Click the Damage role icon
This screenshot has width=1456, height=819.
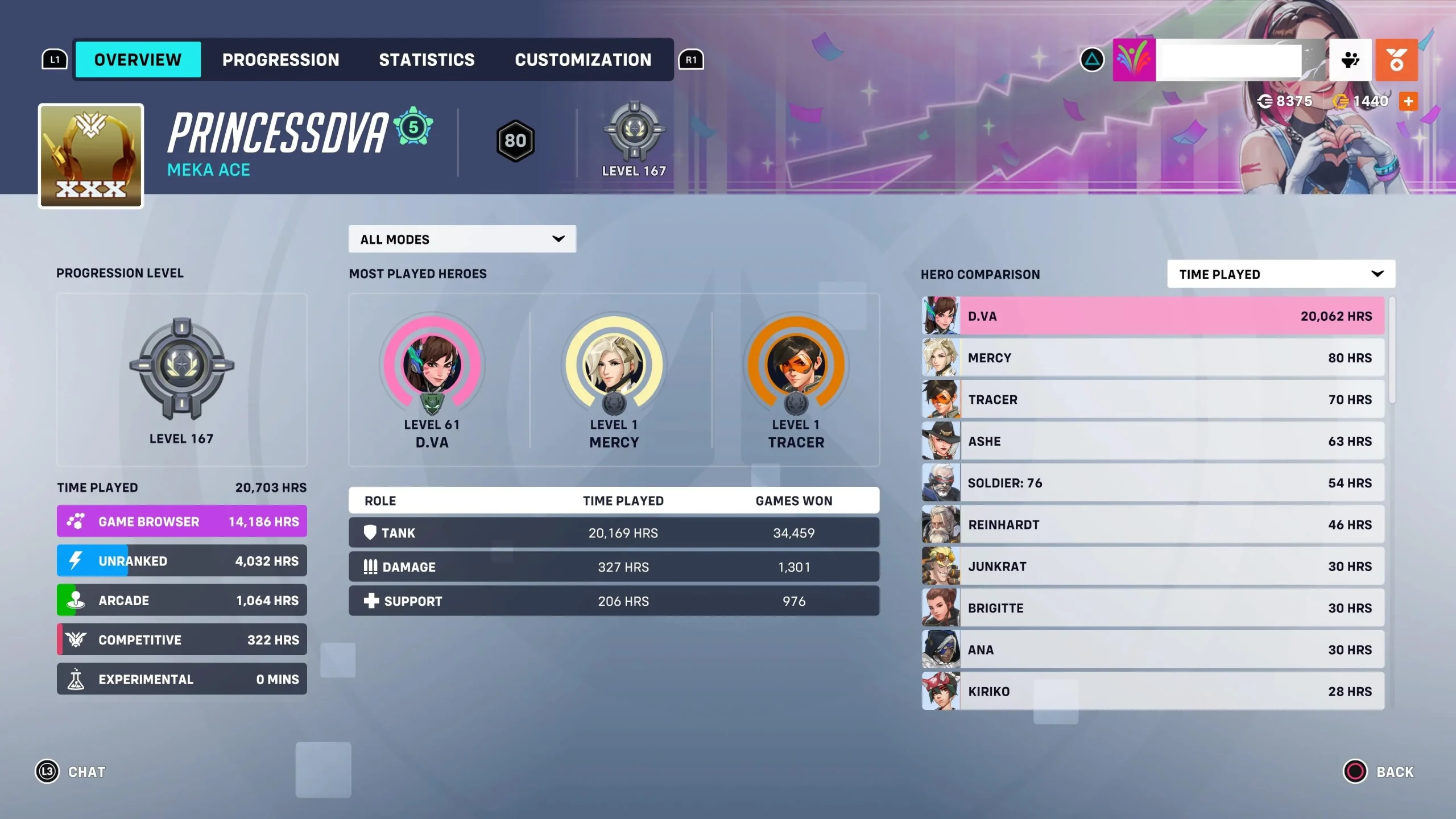(370, 566)
